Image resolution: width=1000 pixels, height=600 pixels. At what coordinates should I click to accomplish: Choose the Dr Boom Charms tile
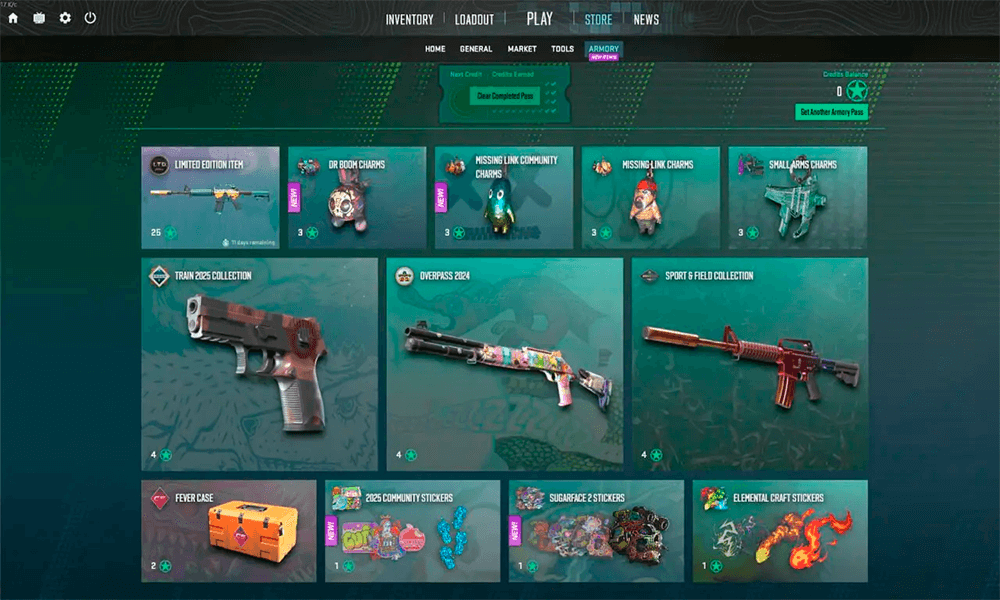coord(357,197)
